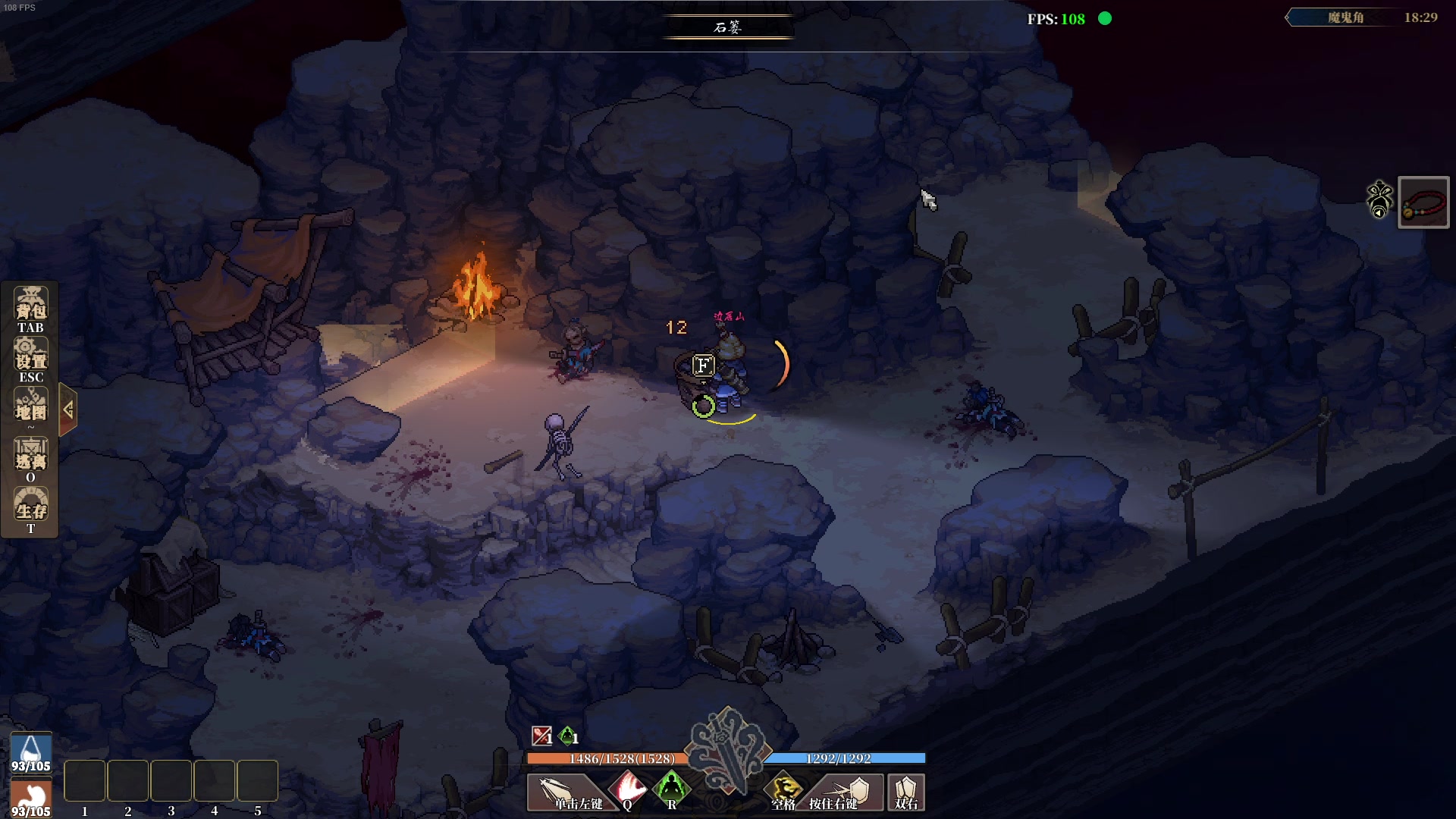This screenshot has height=819, width=1456.
Task: Click the stomach hunger icon
Action: (31, 798)
